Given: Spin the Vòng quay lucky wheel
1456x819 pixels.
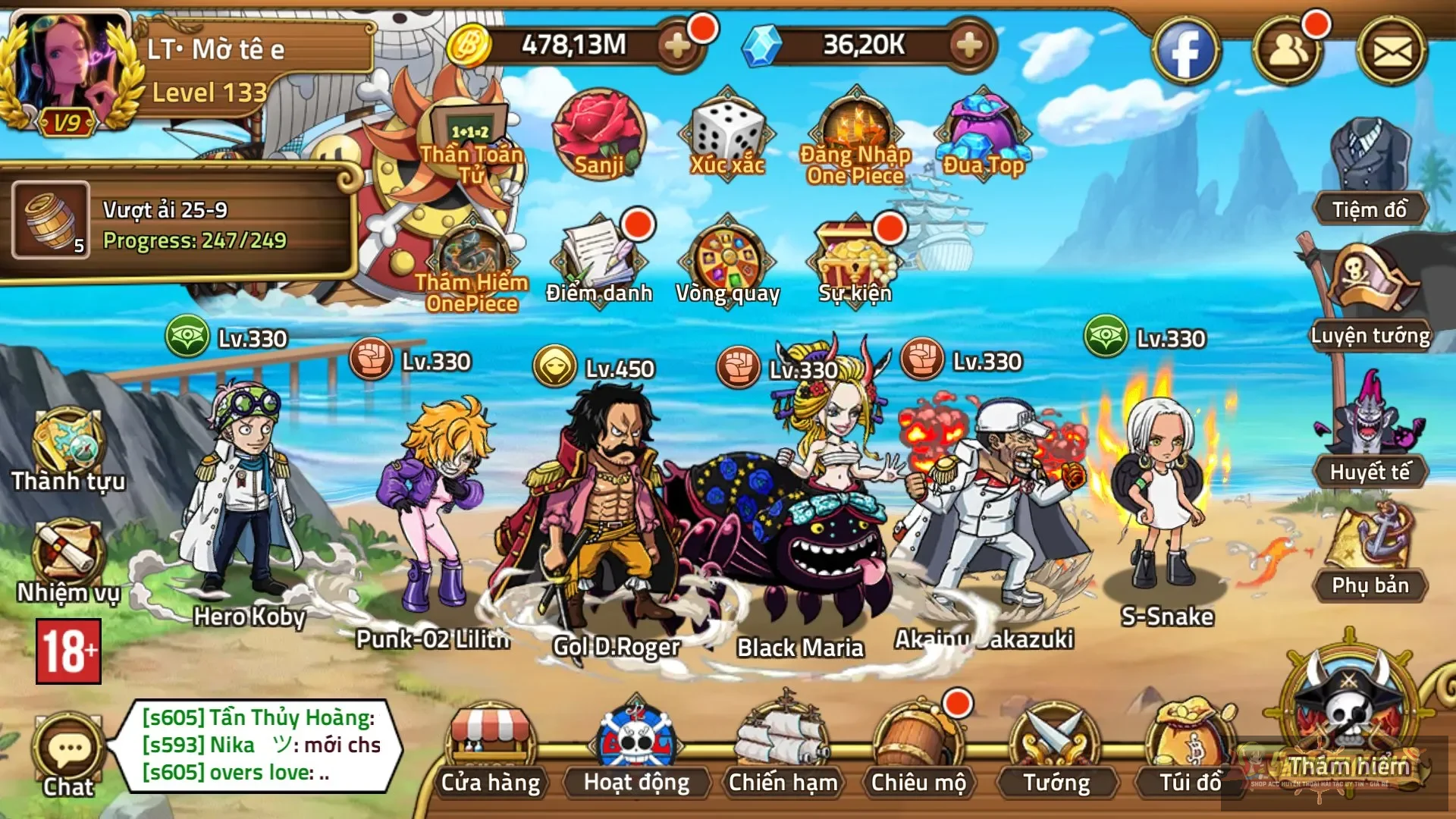Looking at the screenshot, I should pyautogui.click(x=728, y=258).
